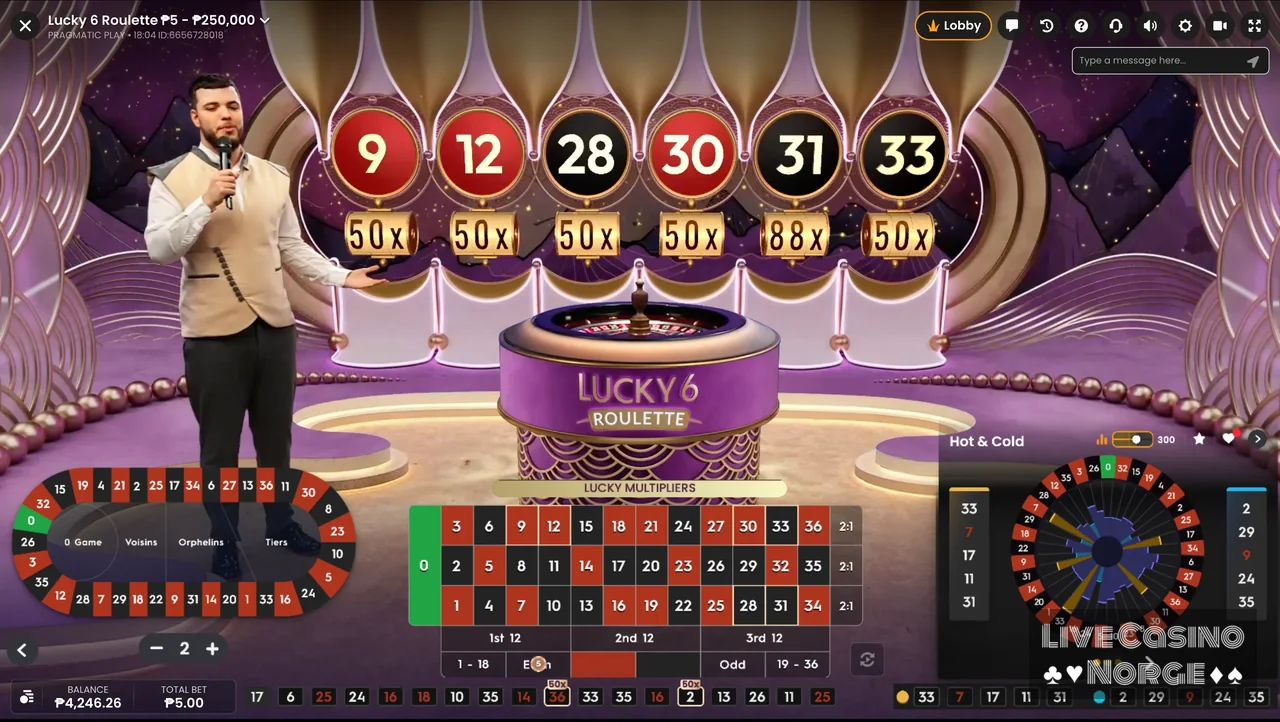Click the Lobby button

tap(952, 25)
